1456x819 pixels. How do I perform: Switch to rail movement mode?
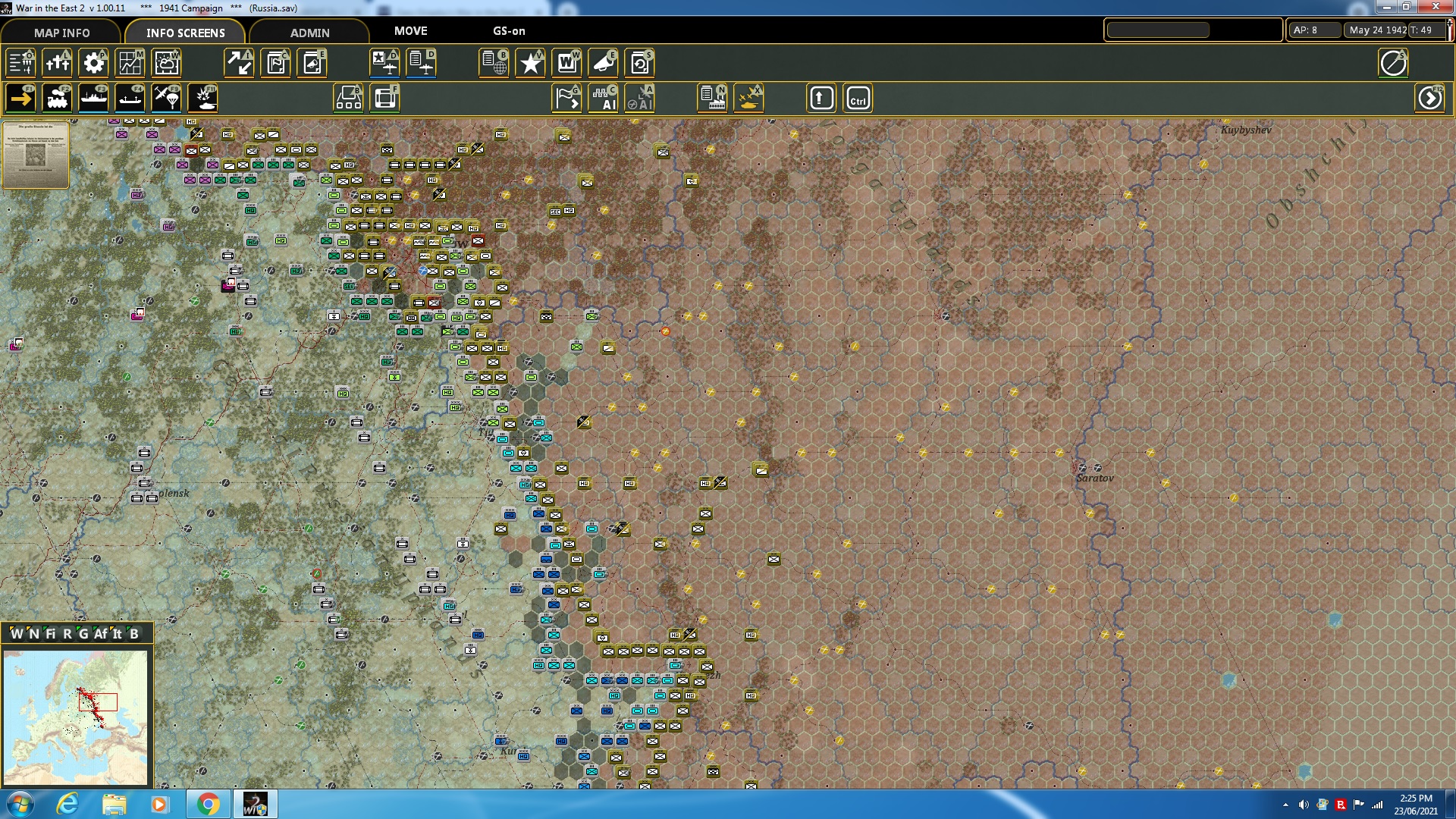point(57,98)
